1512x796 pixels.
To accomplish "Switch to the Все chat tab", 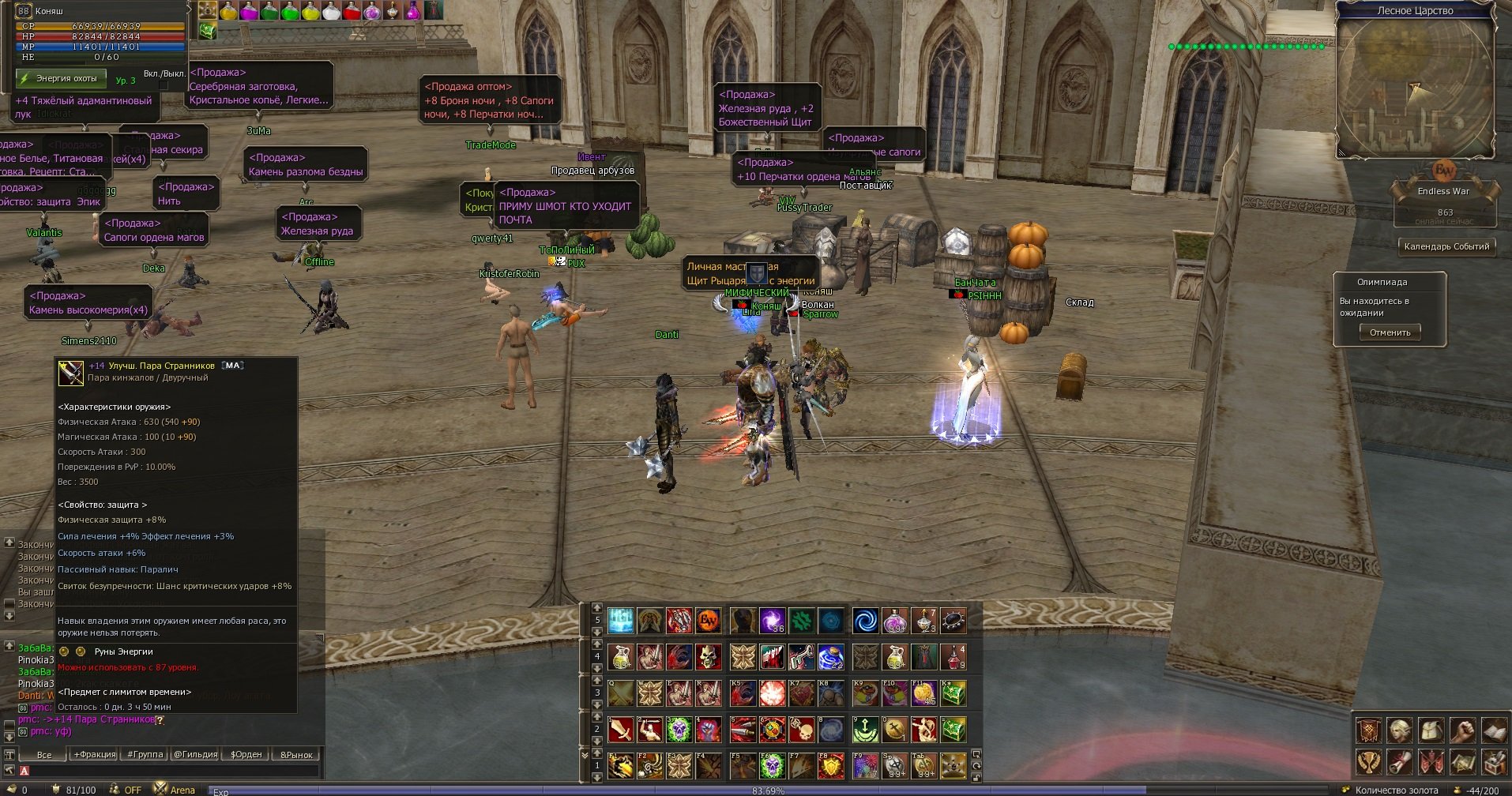I will tap(44, 755).
